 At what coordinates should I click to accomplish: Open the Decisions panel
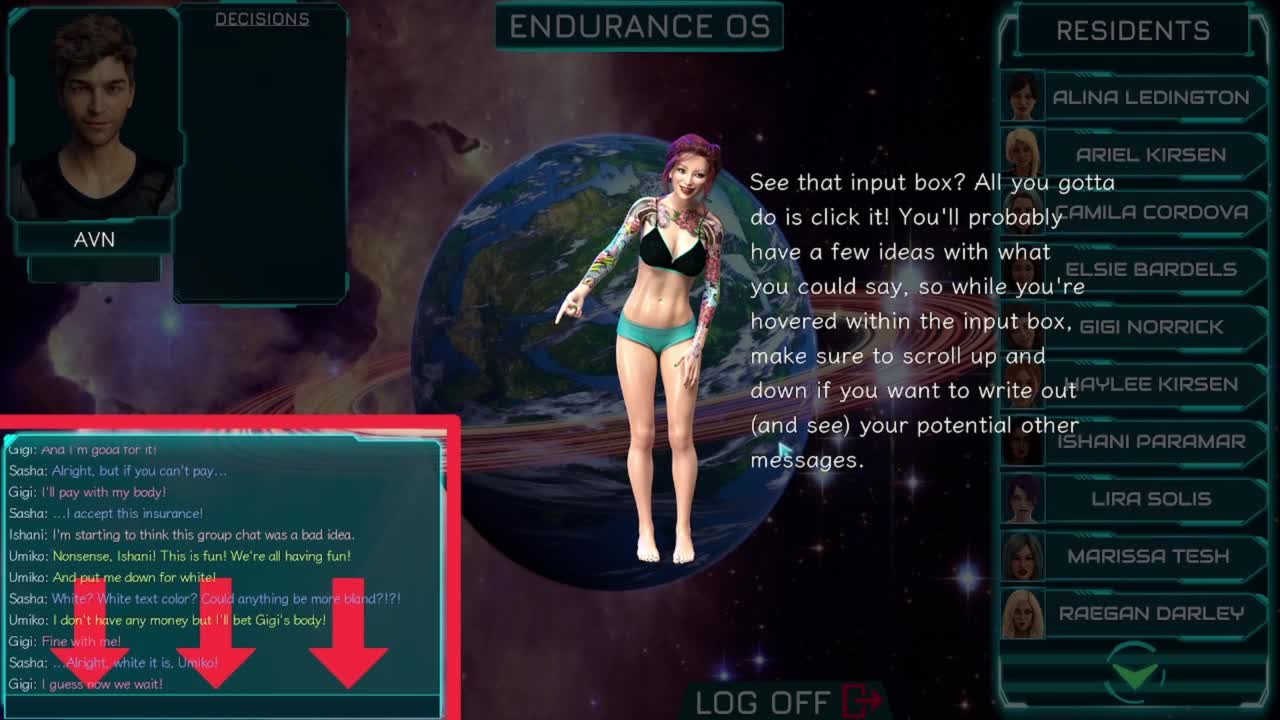pos(262,19)
